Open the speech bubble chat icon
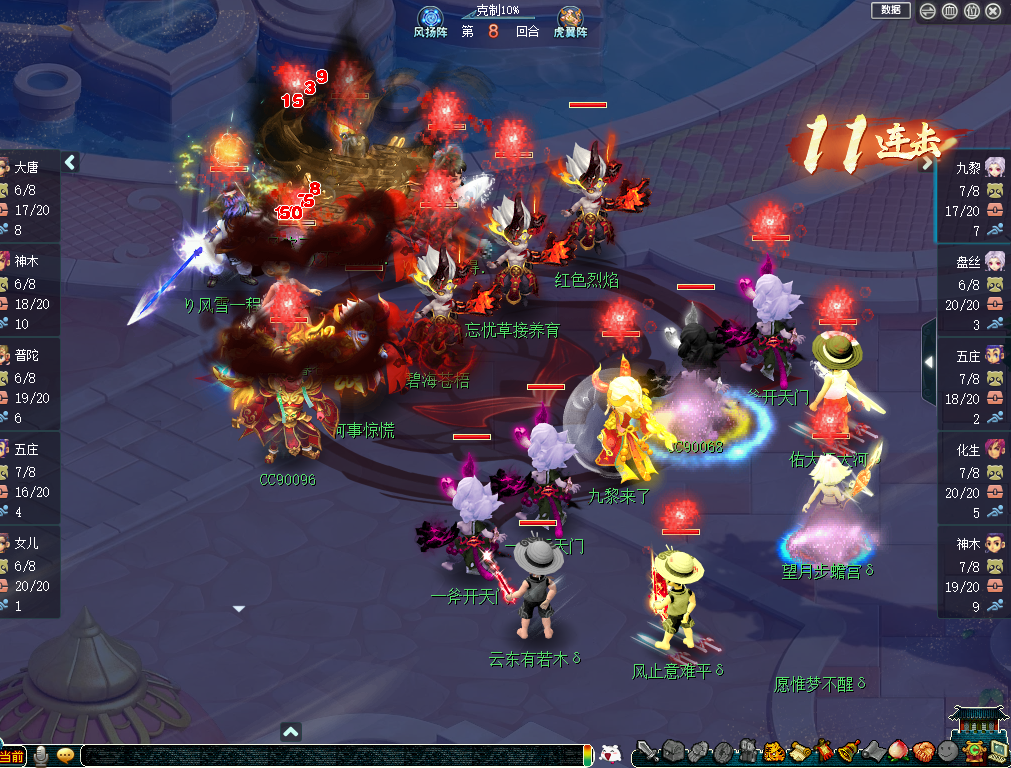Viewport: 1011px width, 768px height. click(x=66, y=755)
